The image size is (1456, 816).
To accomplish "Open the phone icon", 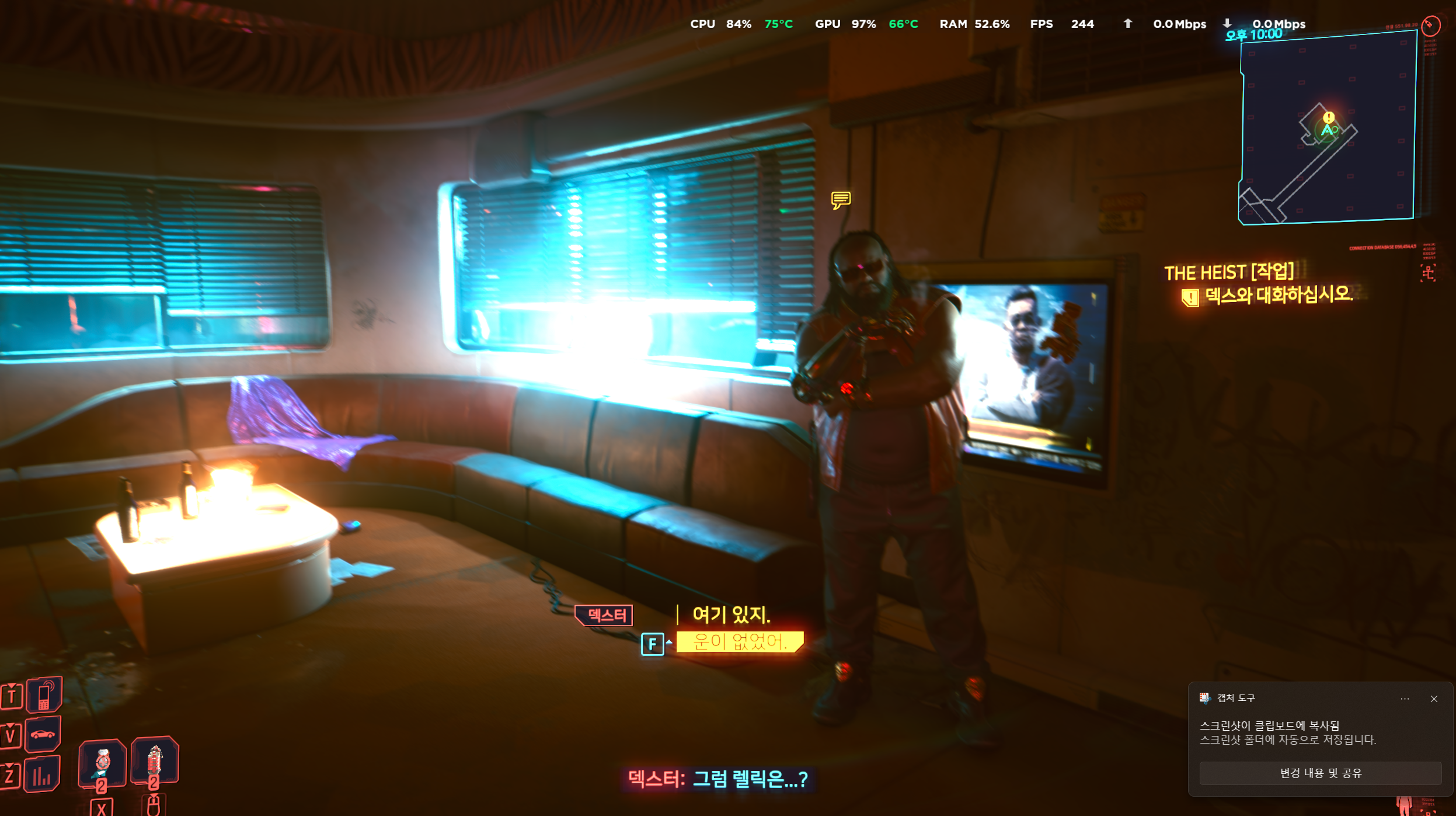I will pyautogui.click(x=44, y=695).
